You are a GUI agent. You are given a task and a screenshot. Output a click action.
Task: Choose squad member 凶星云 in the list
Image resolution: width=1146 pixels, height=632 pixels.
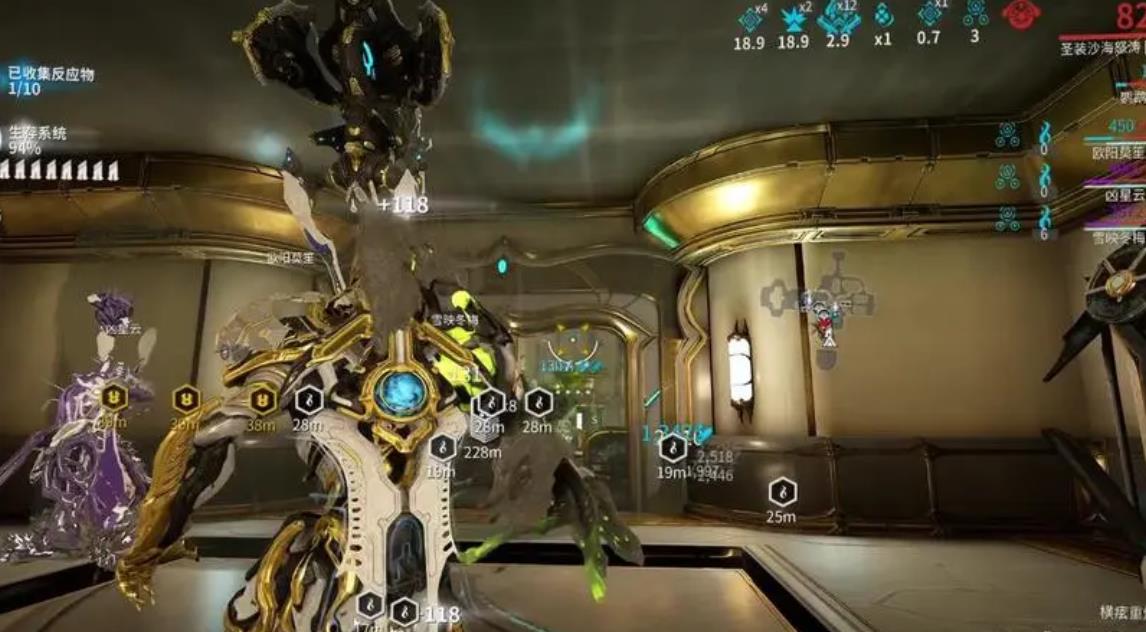[x=1124, y=196]
